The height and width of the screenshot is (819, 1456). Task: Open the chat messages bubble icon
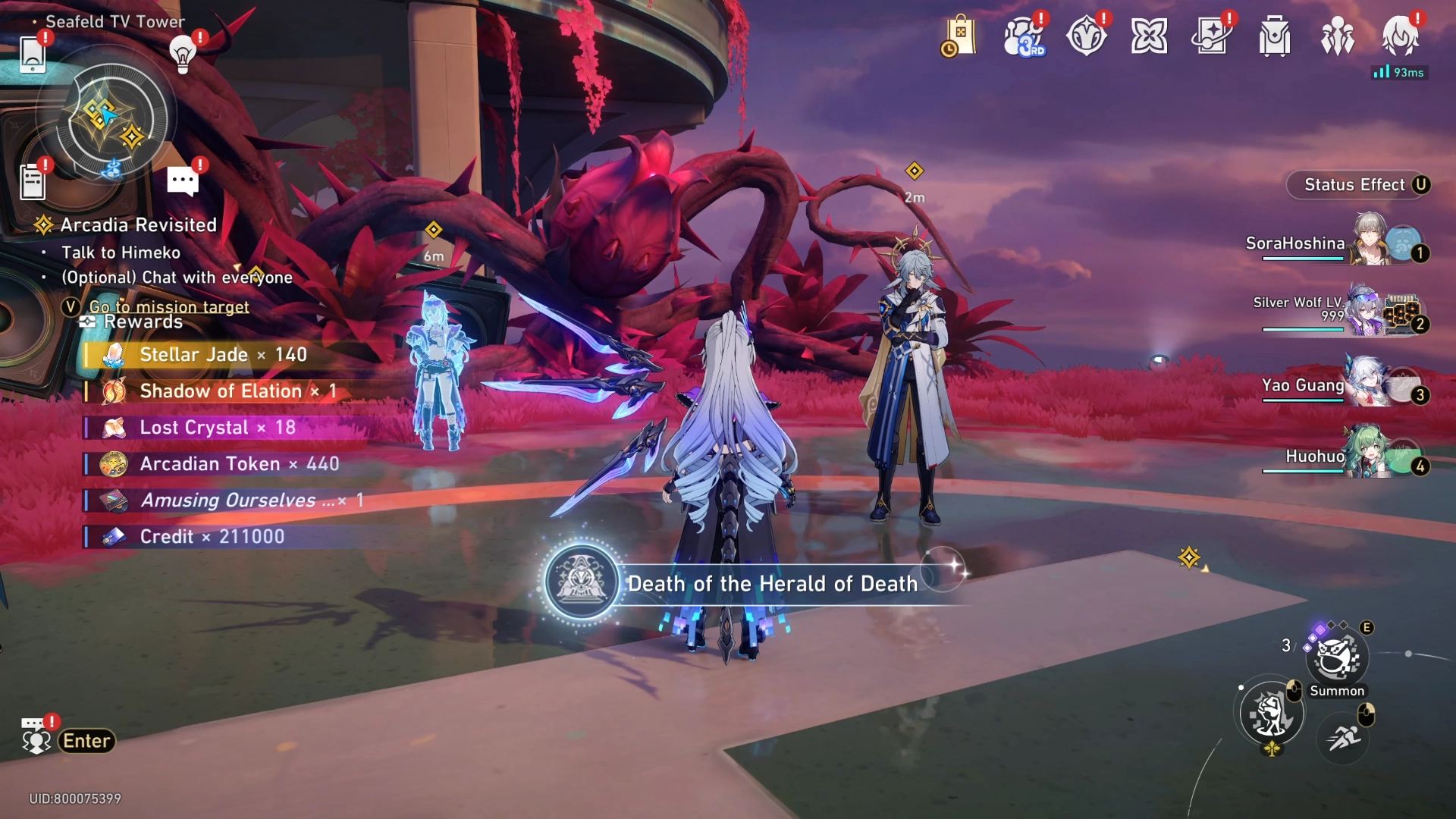click(x=183, y=181)
